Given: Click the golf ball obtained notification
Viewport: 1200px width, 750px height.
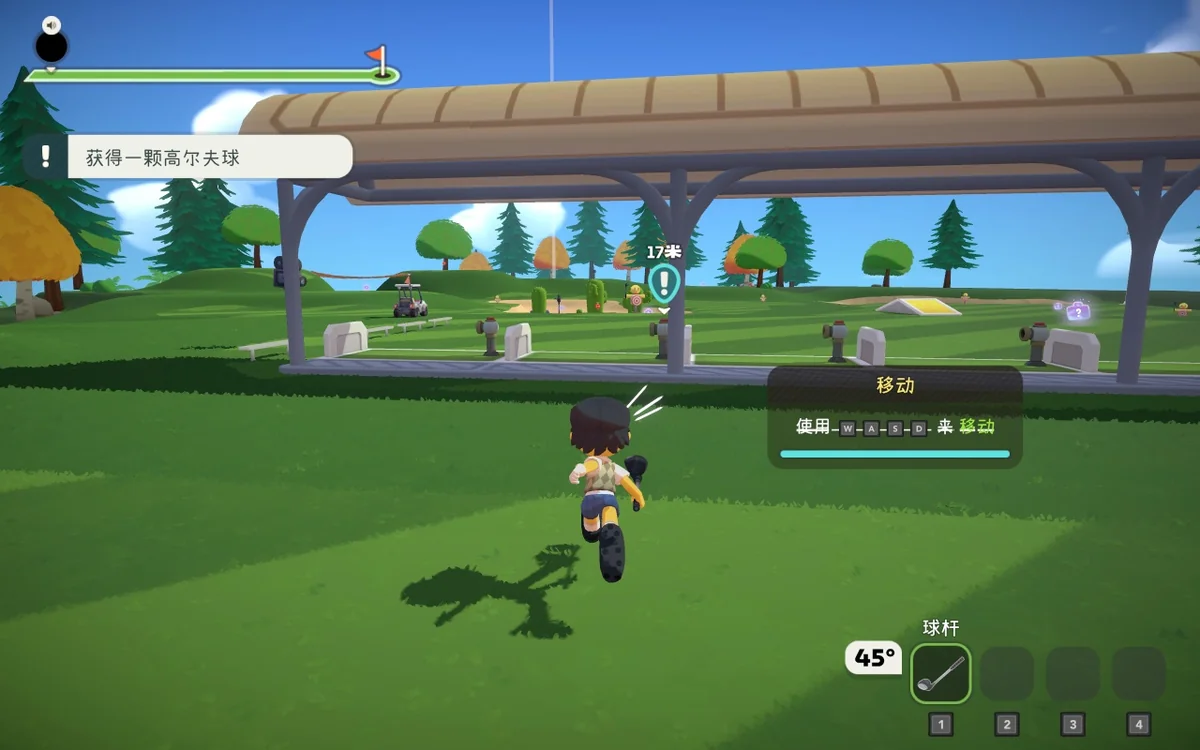Looking at the screenshot, I should point(188,157).
